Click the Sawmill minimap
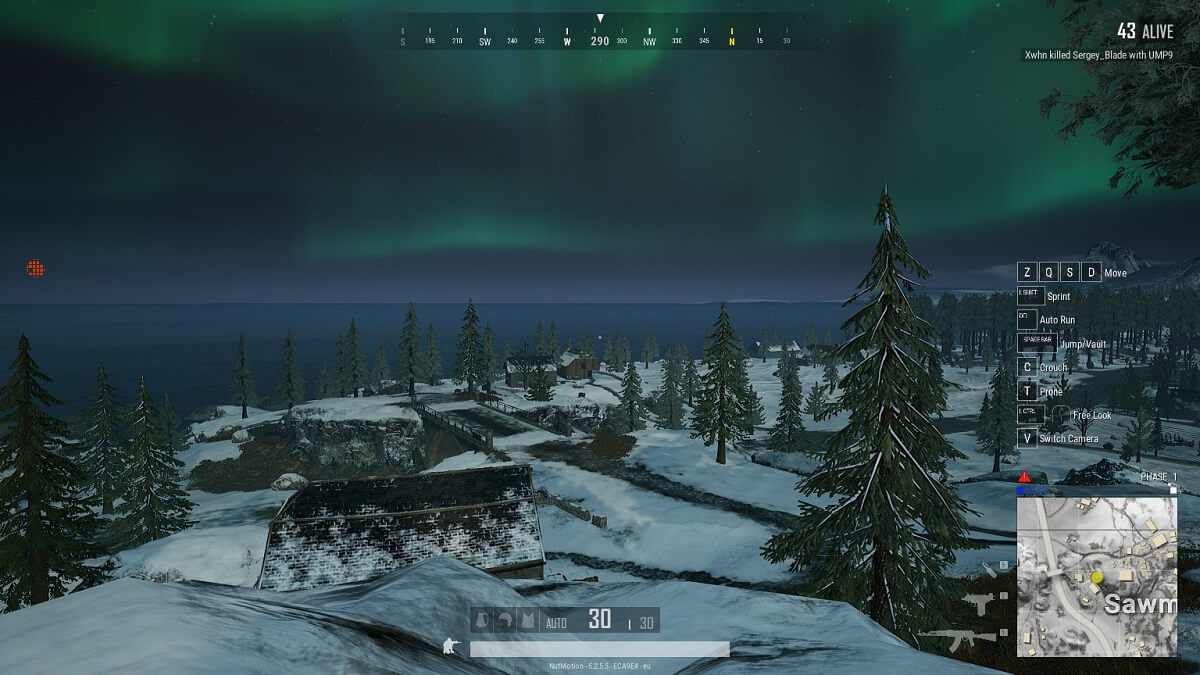1200x675 pixels. click(1096, 577)
